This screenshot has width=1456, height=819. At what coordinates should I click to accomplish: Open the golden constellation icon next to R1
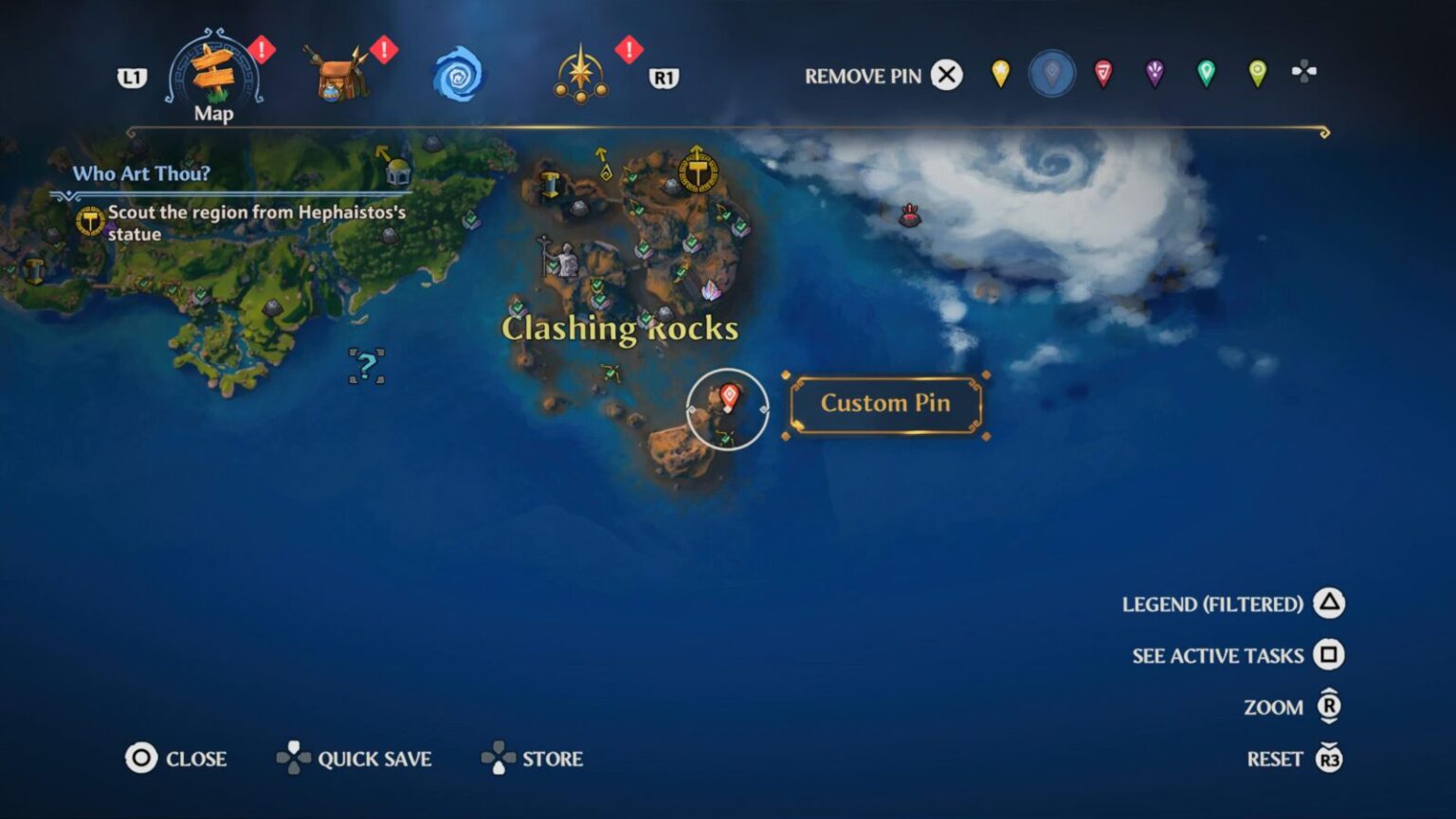pyautogui.click(x=581, y=71)
